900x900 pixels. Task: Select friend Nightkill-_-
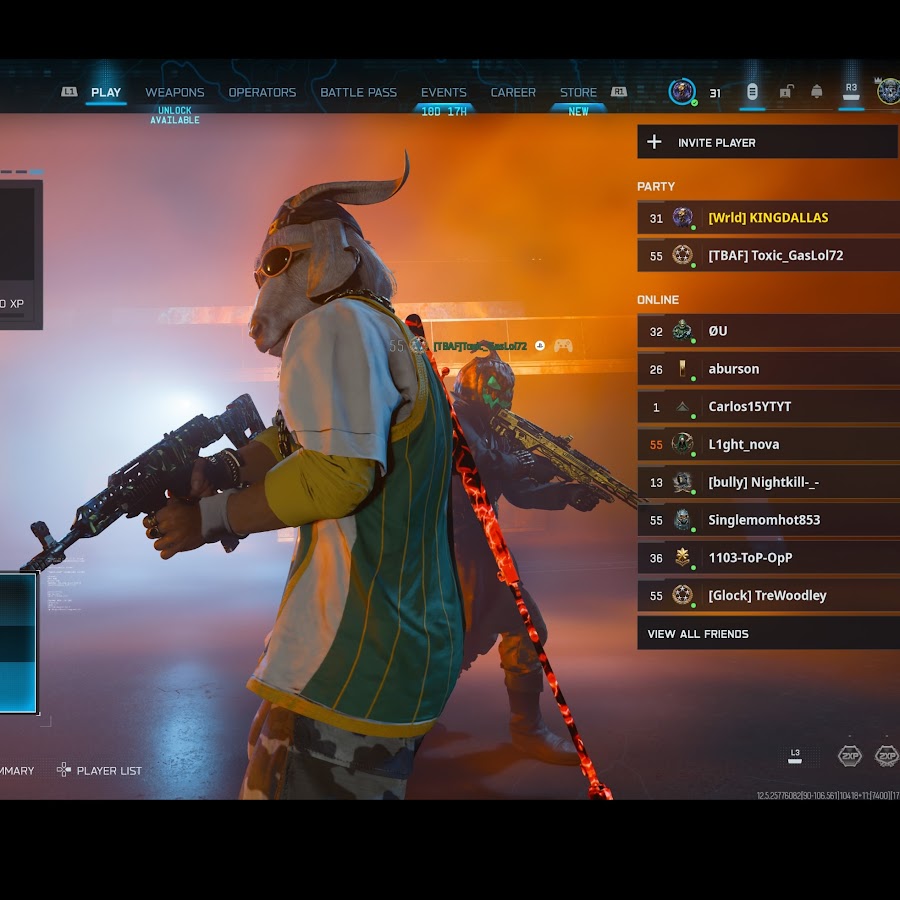coord(767,483)
